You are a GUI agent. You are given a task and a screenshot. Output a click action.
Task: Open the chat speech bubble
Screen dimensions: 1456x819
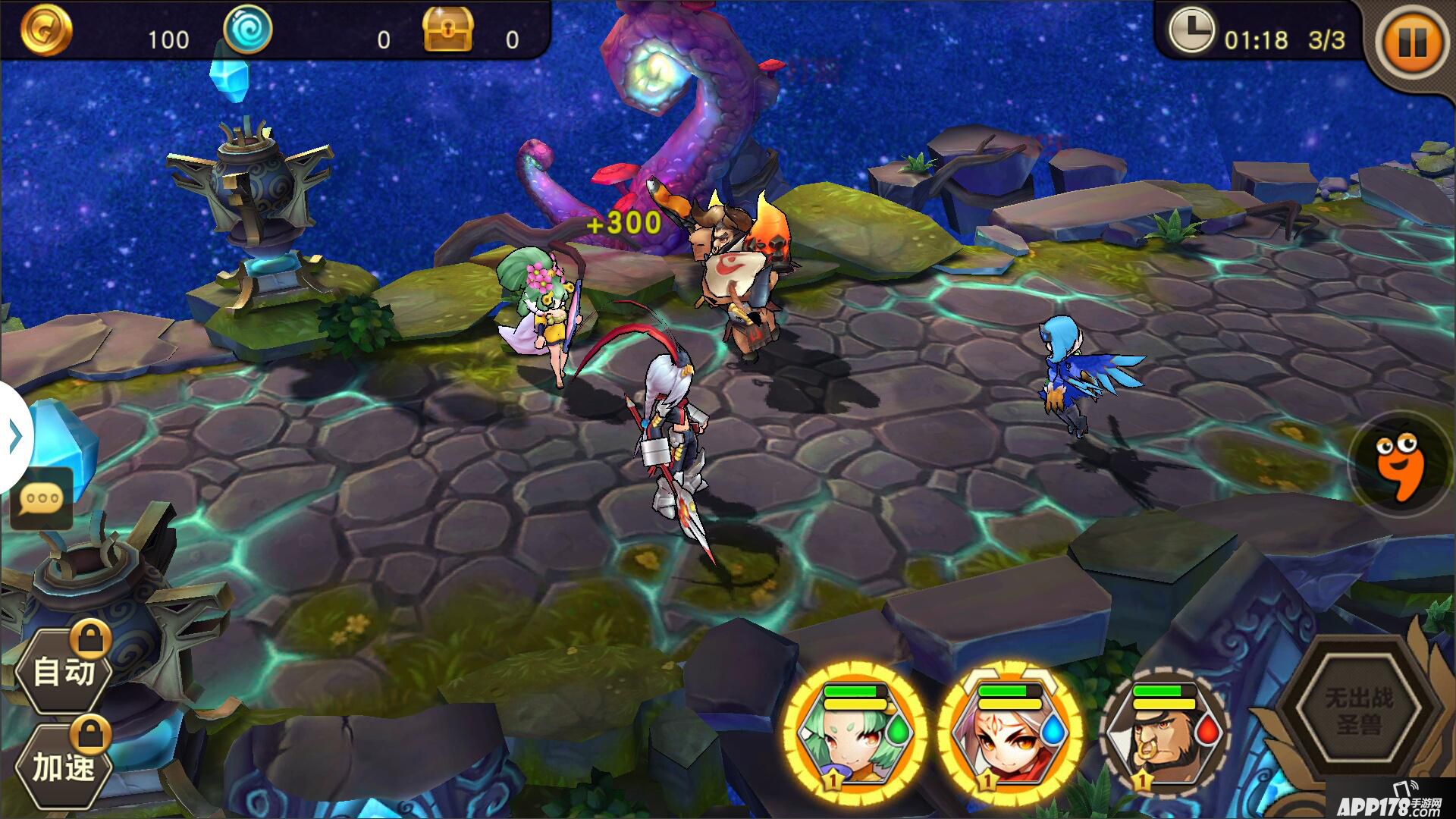pos(42,499)
